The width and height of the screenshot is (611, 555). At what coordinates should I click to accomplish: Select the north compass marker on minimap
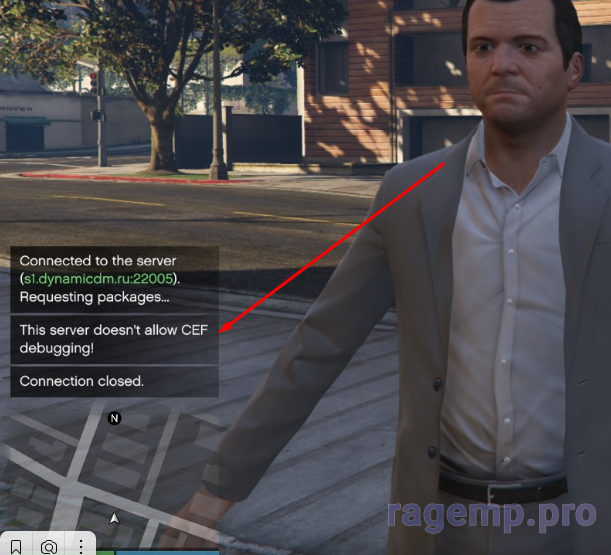114,417
